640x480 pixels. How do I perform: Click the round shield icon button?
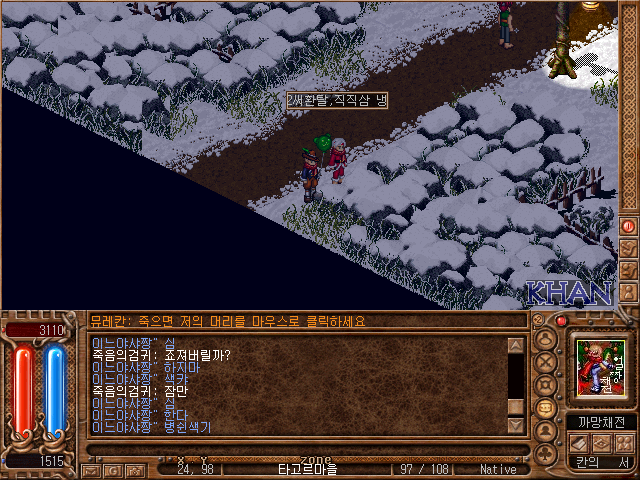pos(546,384)
